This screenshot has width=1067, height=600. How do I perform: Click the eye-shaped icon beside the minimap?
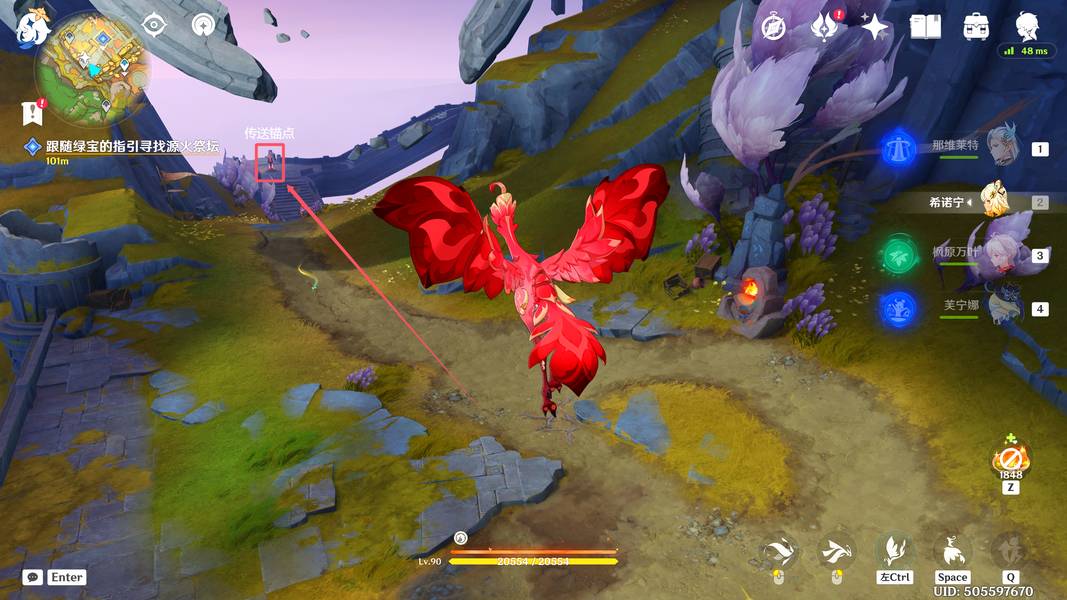153,25
